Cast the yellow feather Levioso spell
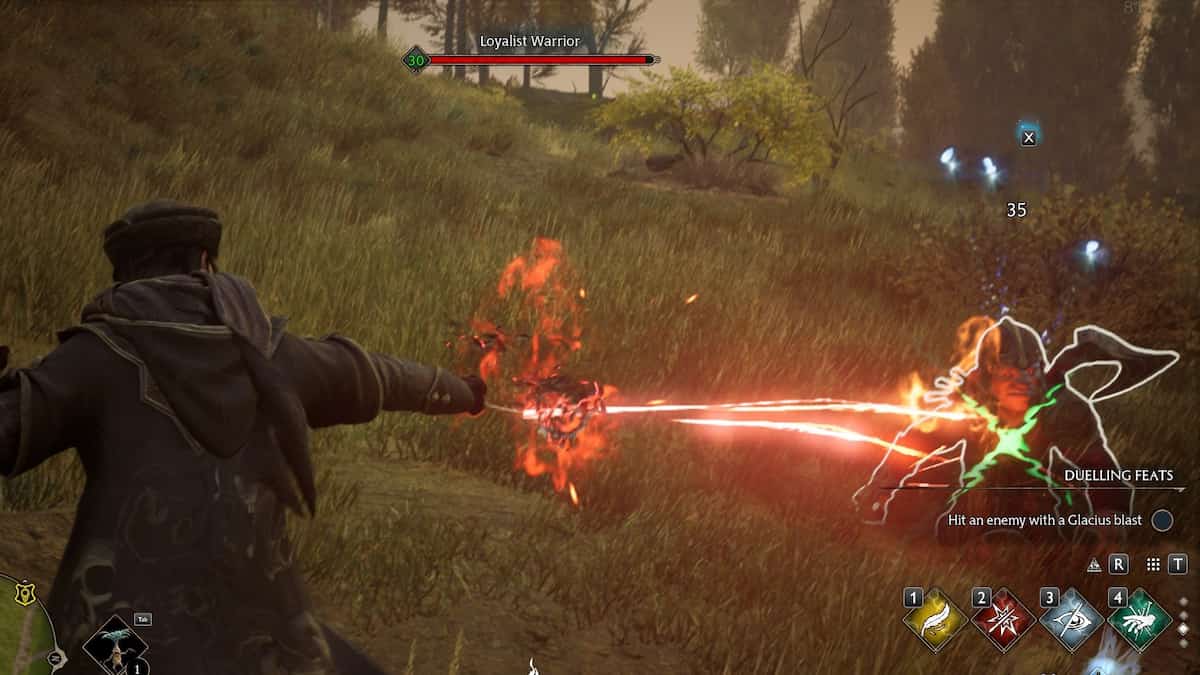The image size is (1200, 675). (935, 620)
